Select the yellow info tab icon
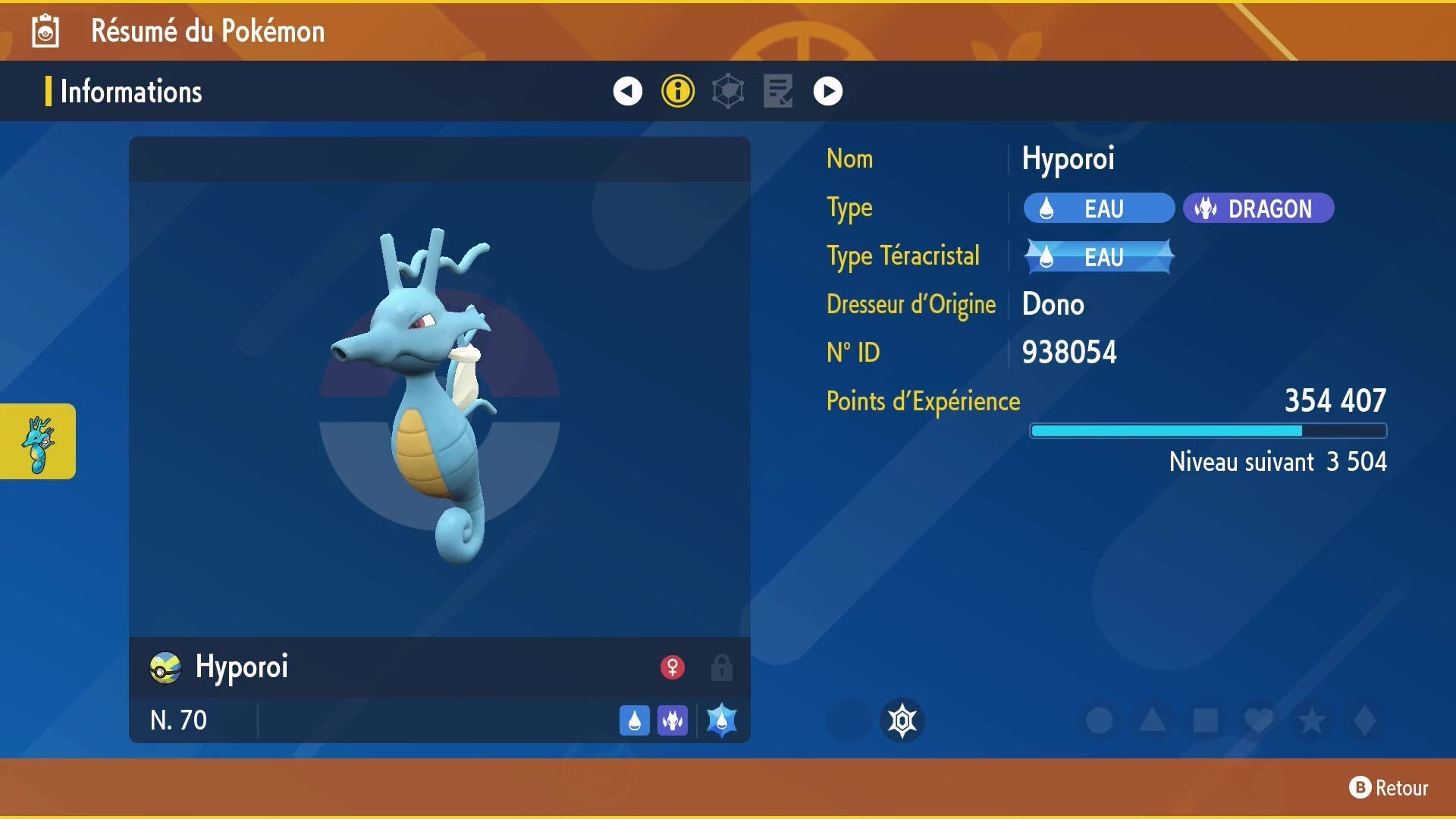 677,90
